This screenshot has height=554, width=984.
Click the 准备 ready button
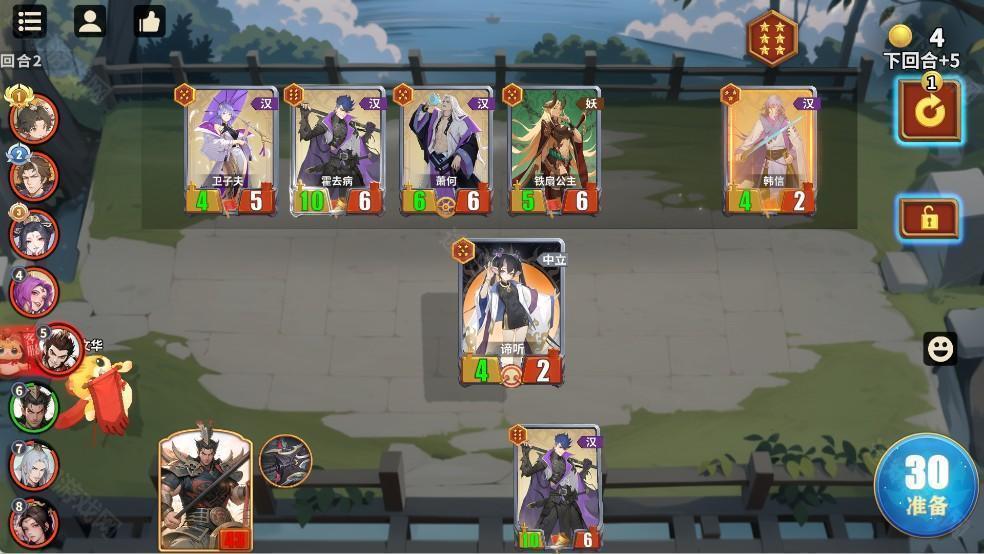point(926,486)
